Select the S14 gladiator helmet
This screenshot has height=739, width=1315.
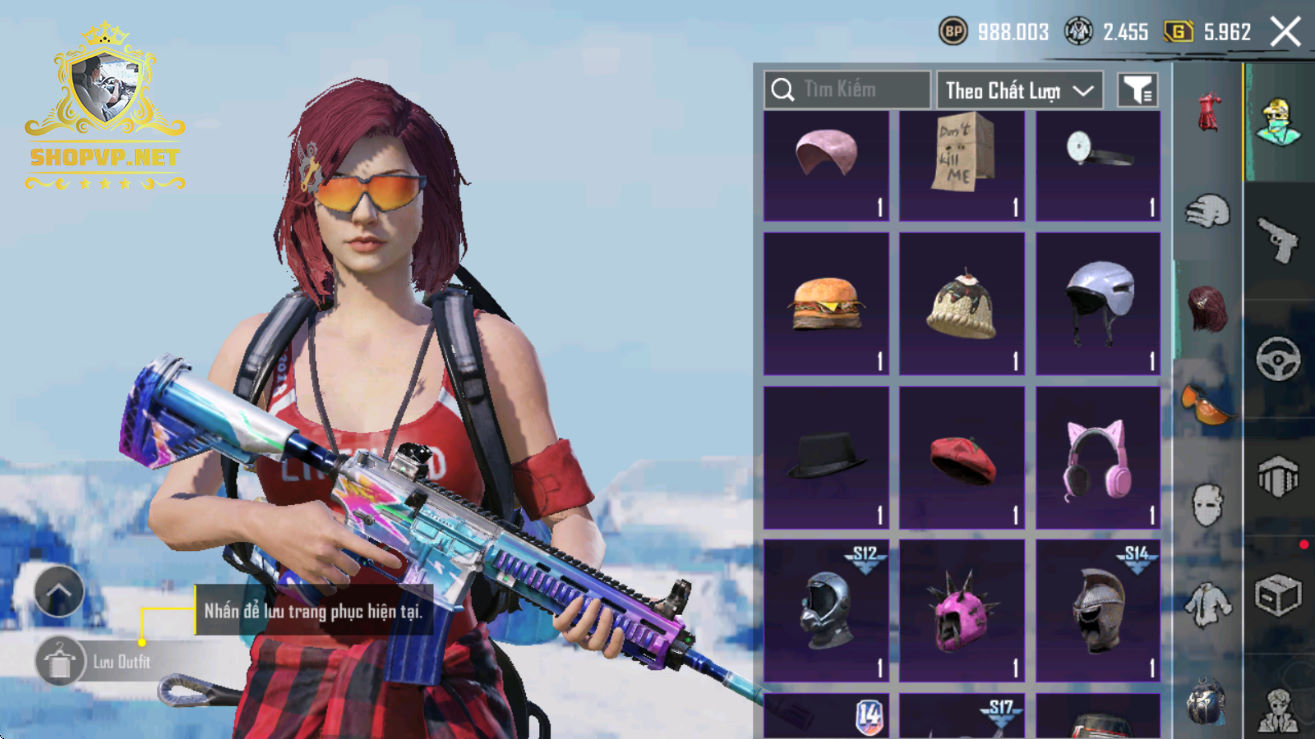[1098, 610]
